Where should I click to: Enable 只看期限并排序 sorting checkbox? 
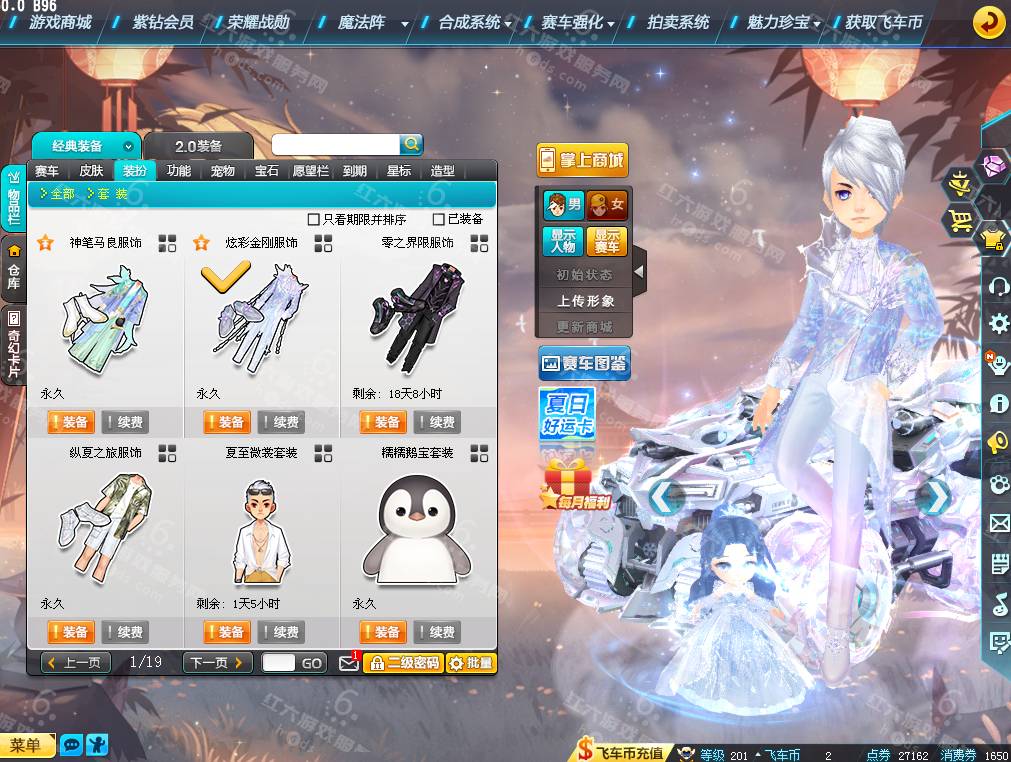click(314, 219)
